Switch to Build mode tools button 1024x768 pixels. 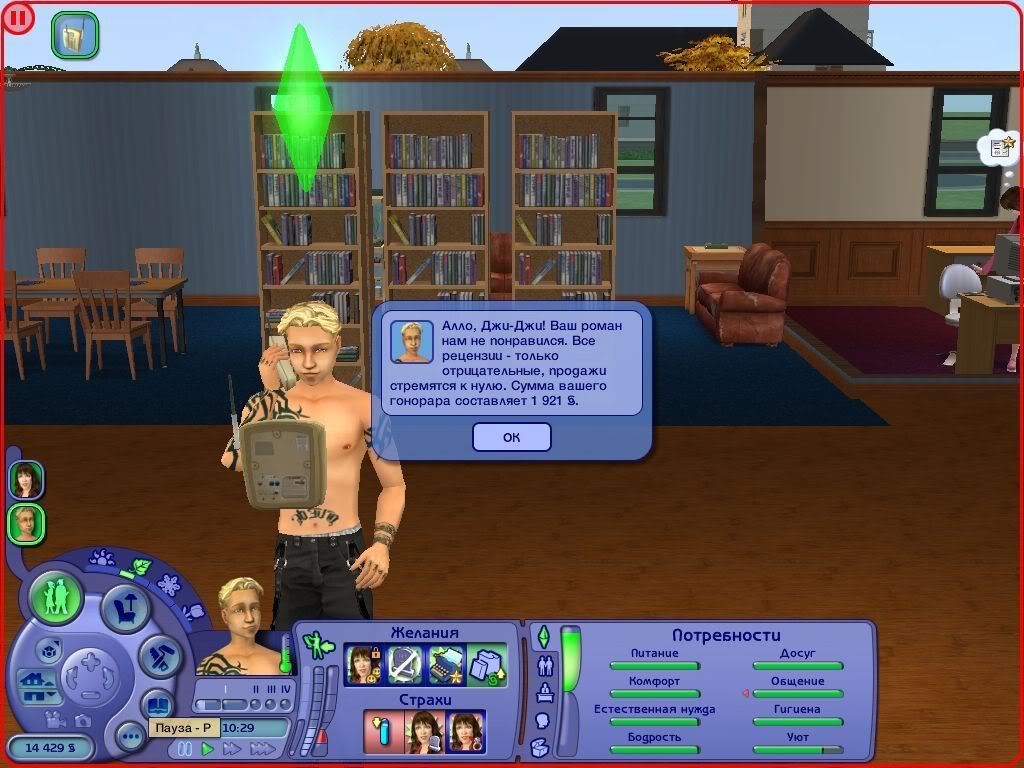coord(158,656)
